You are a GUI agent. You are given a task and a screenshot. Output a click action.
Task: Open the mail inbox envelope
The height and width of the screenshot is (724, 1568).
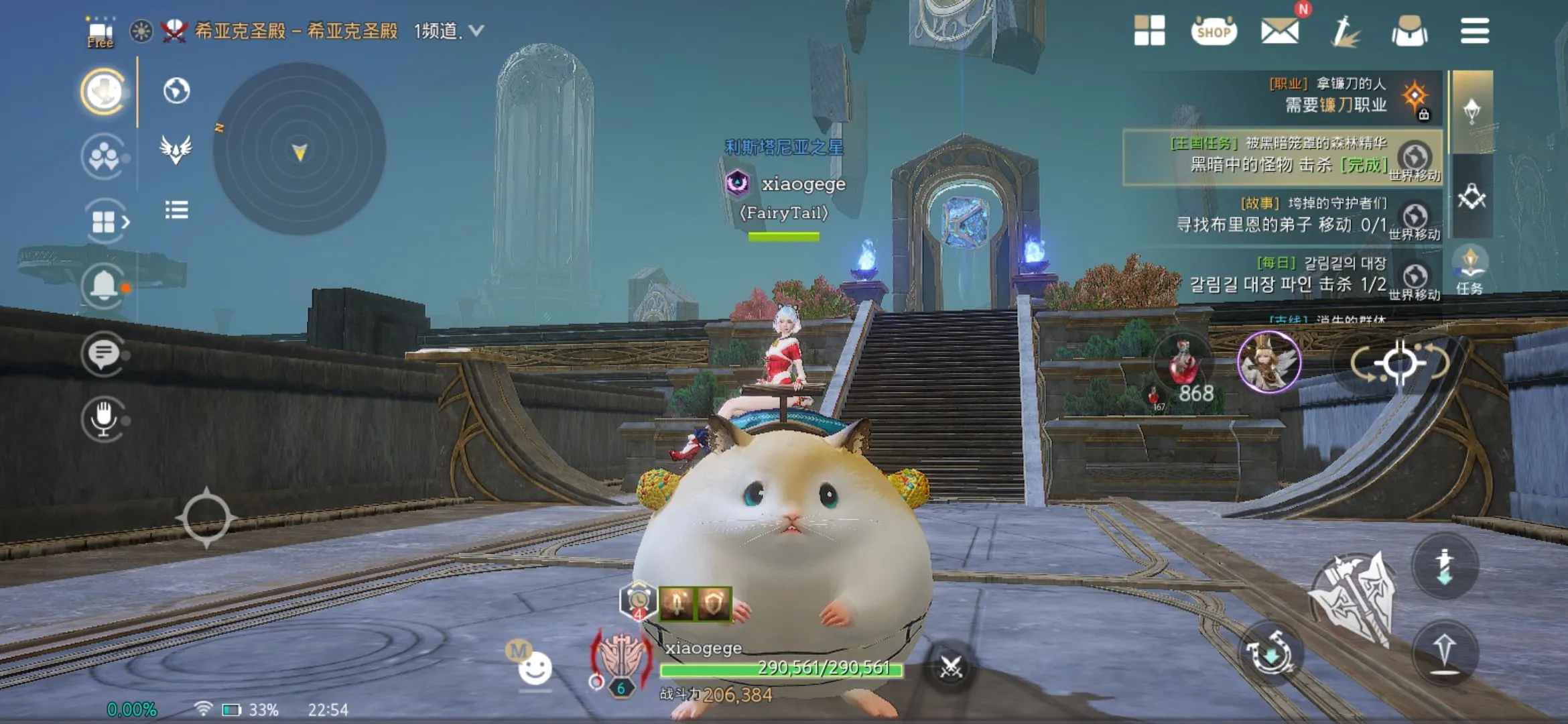pyautogui.click(x=1279, y=31)
